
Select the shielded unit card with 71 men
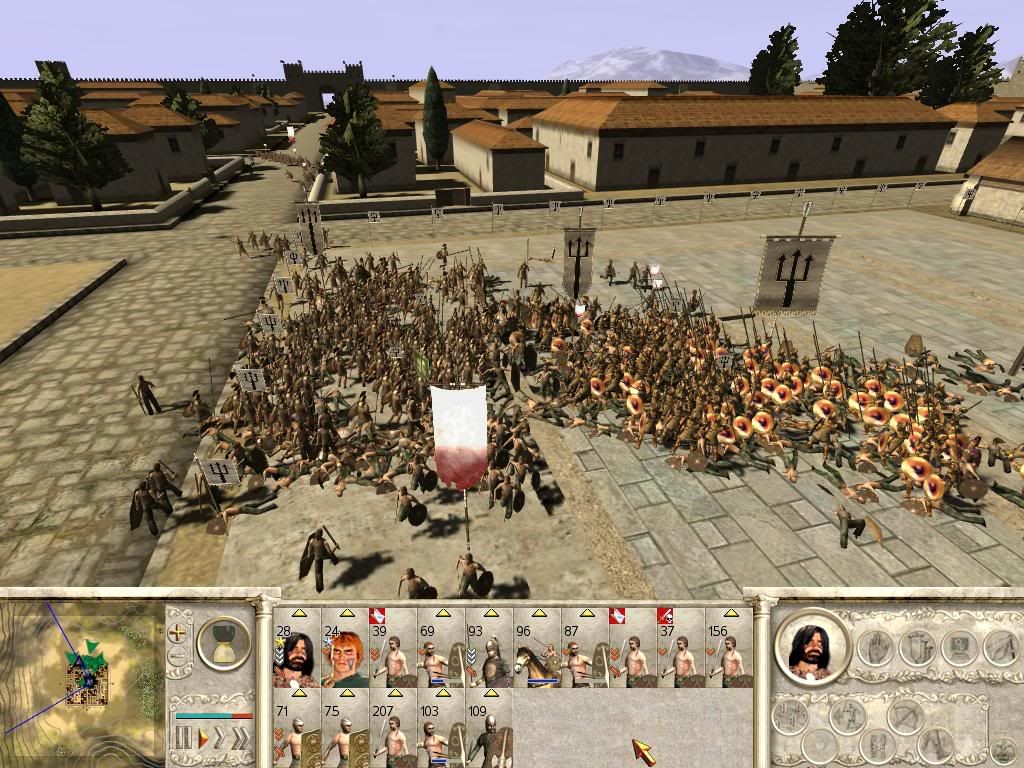coord(296,729)
